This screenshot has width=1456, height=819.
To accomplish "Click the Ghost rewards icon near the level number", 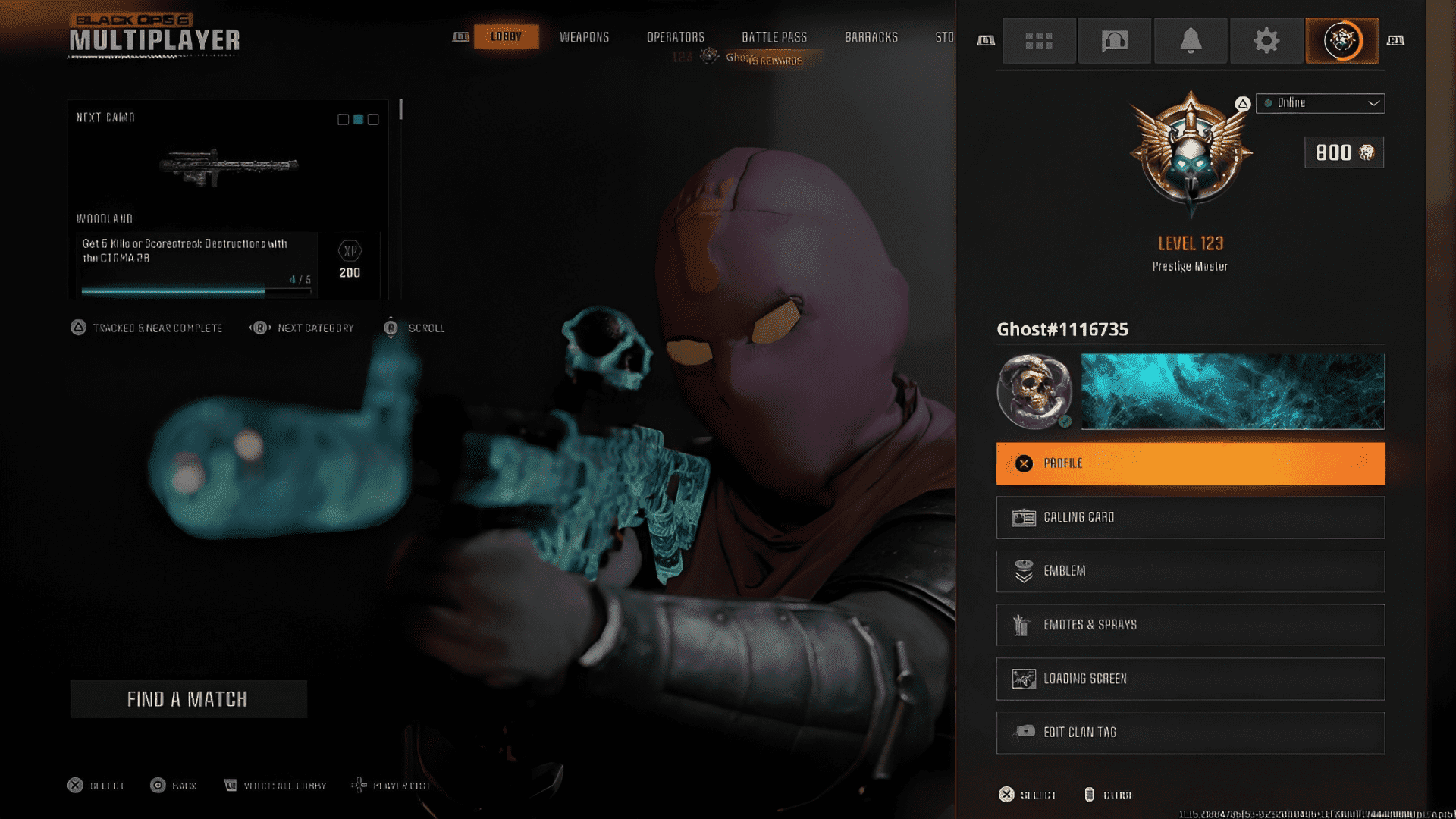I will tap(708, 55).
